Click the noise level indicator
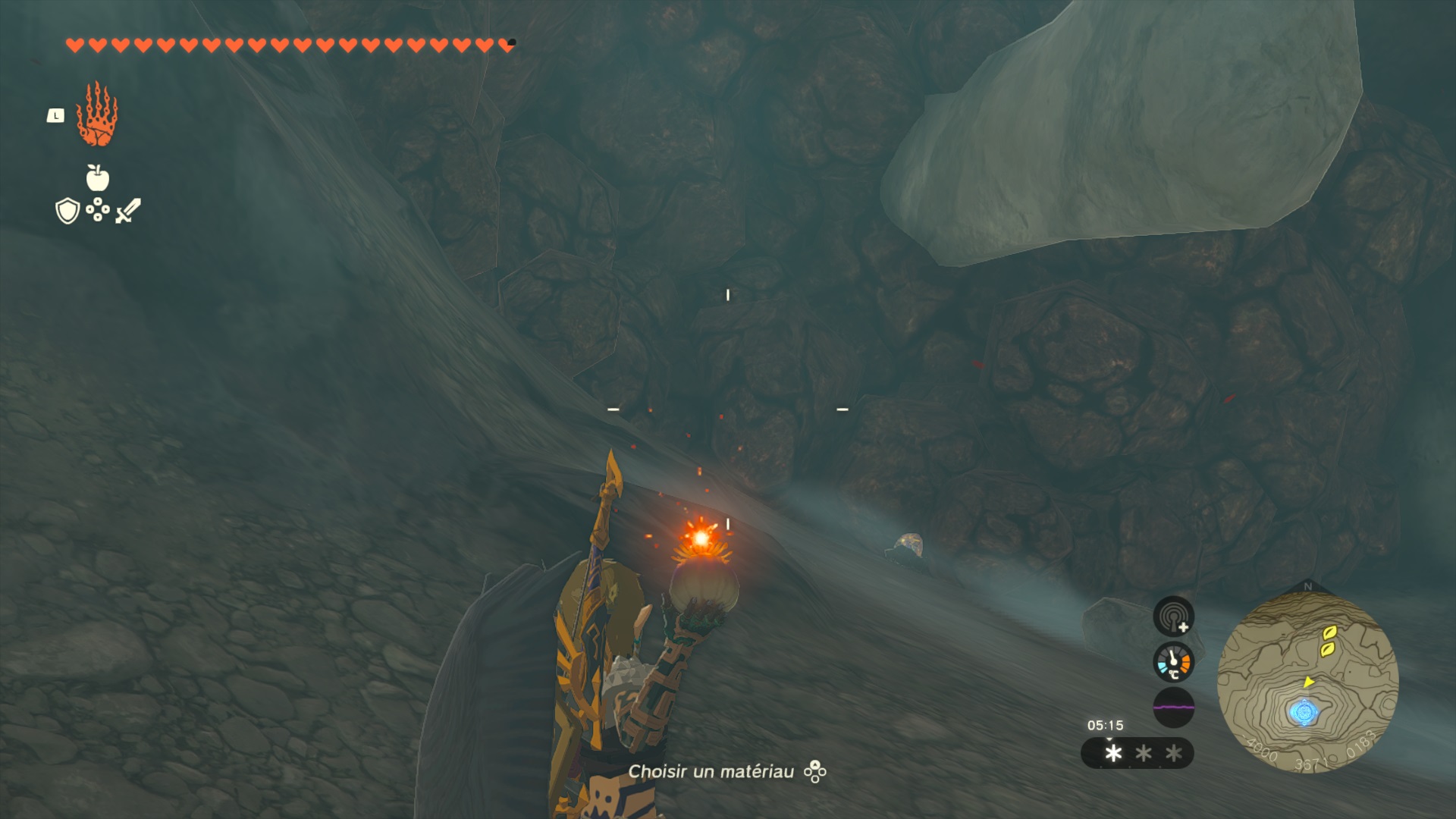1456x819 pixels. [x=1173, y=707]
